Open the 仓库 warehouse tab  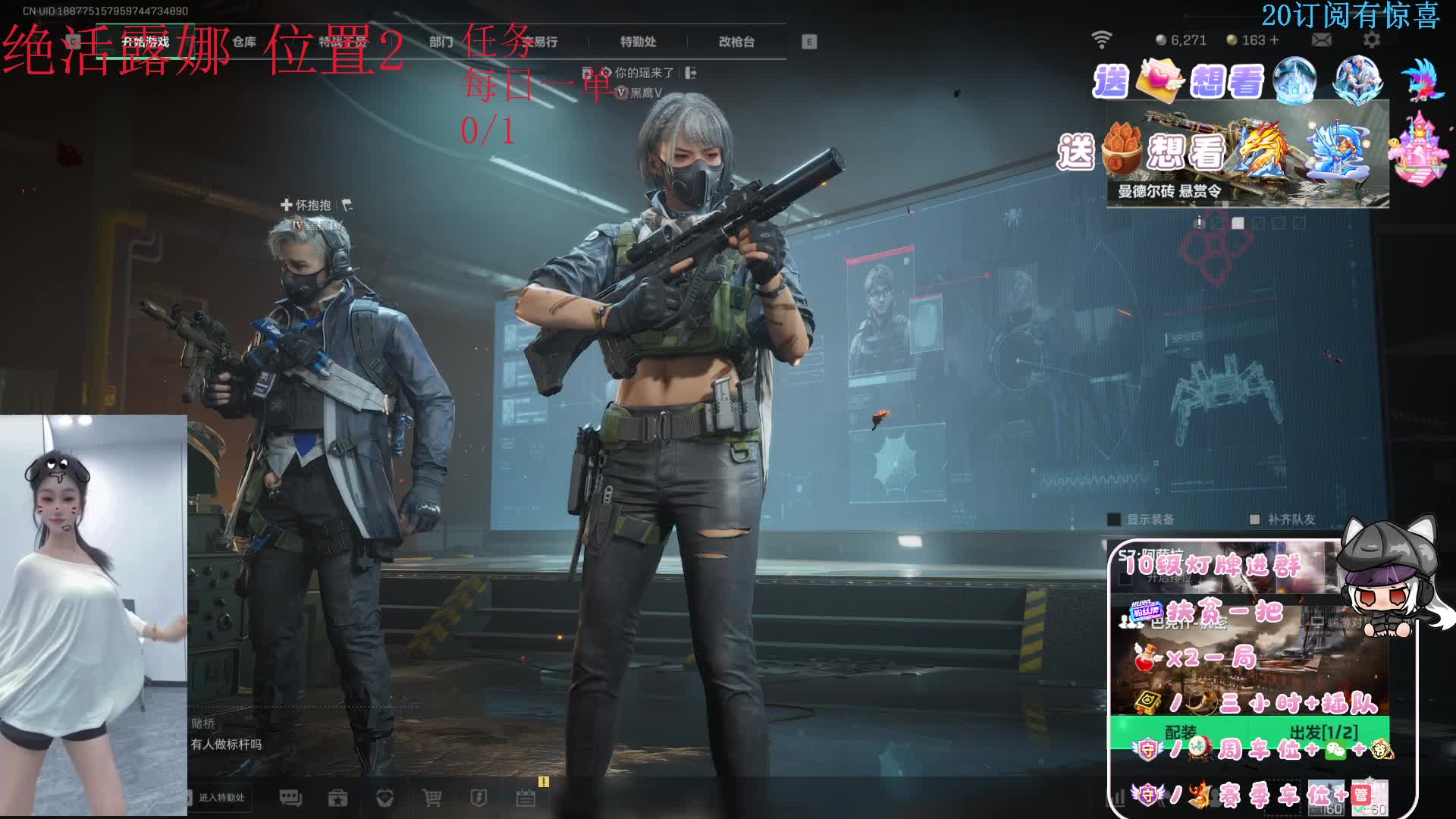coord(244,42)
